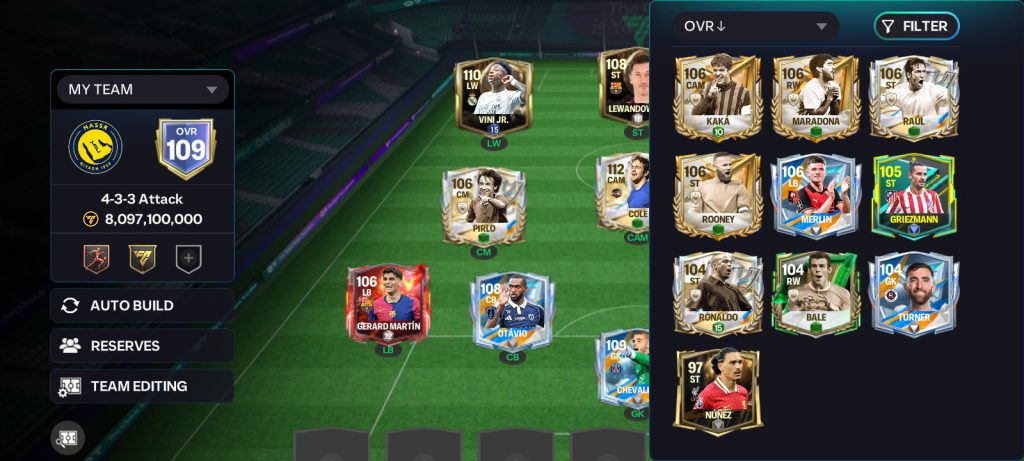
Task: Open the RESERVES list
Action: pyautogui.click(x=142, y=346)
